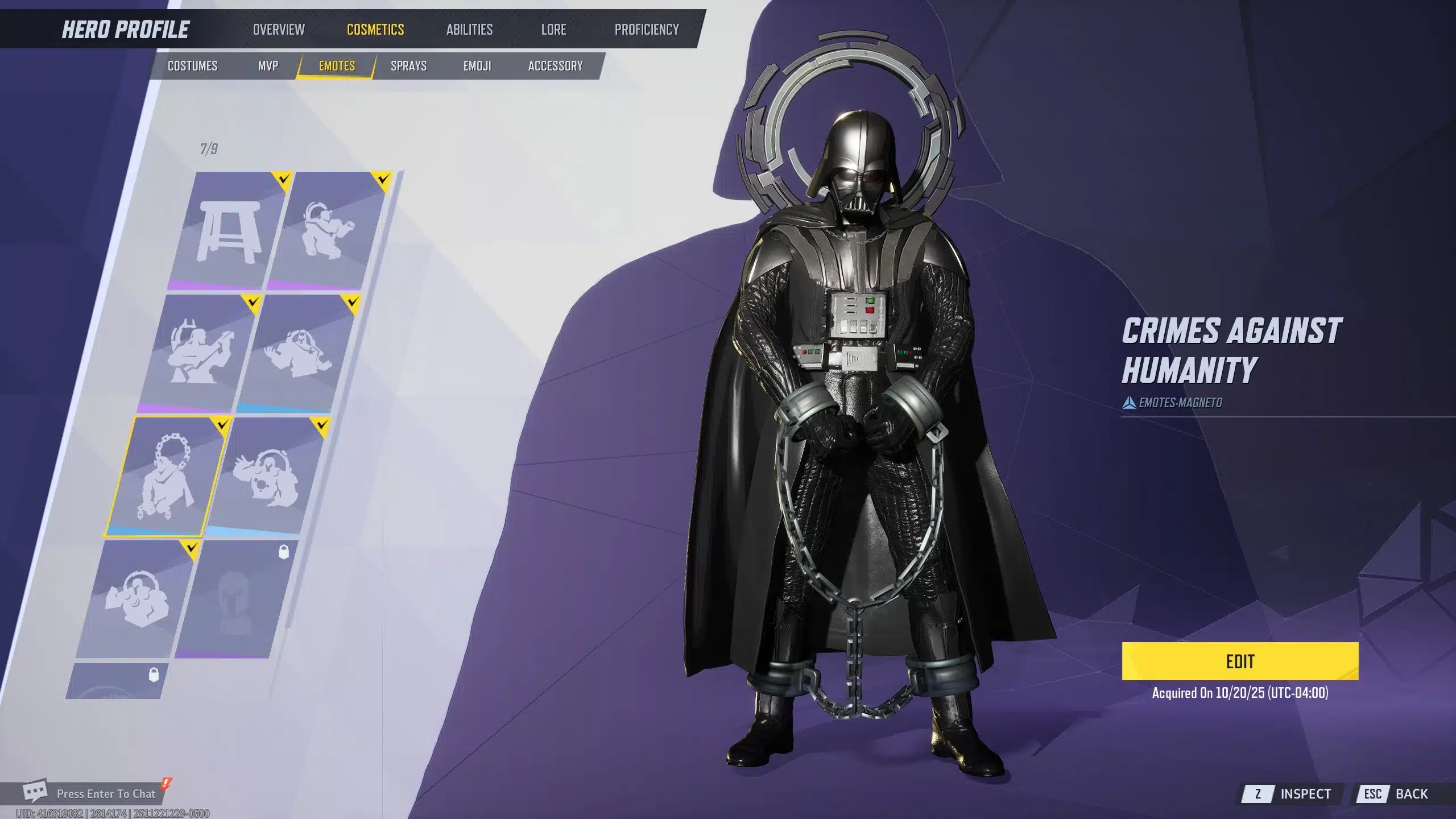Open the Sprays sub-tab

click(408, 66)
